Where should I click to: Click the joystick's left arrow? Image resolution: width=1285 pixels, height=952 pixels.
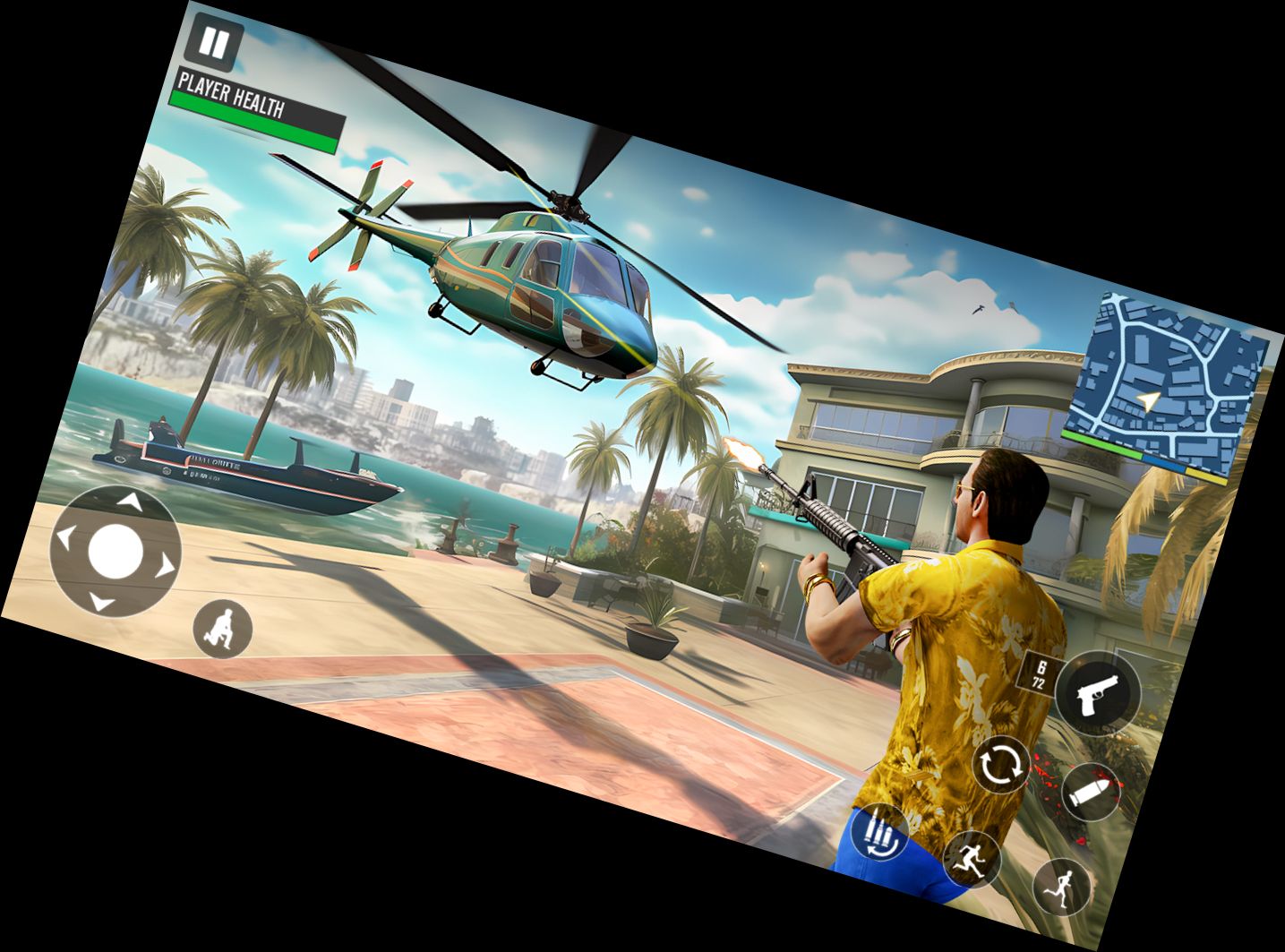coord(64,536)
